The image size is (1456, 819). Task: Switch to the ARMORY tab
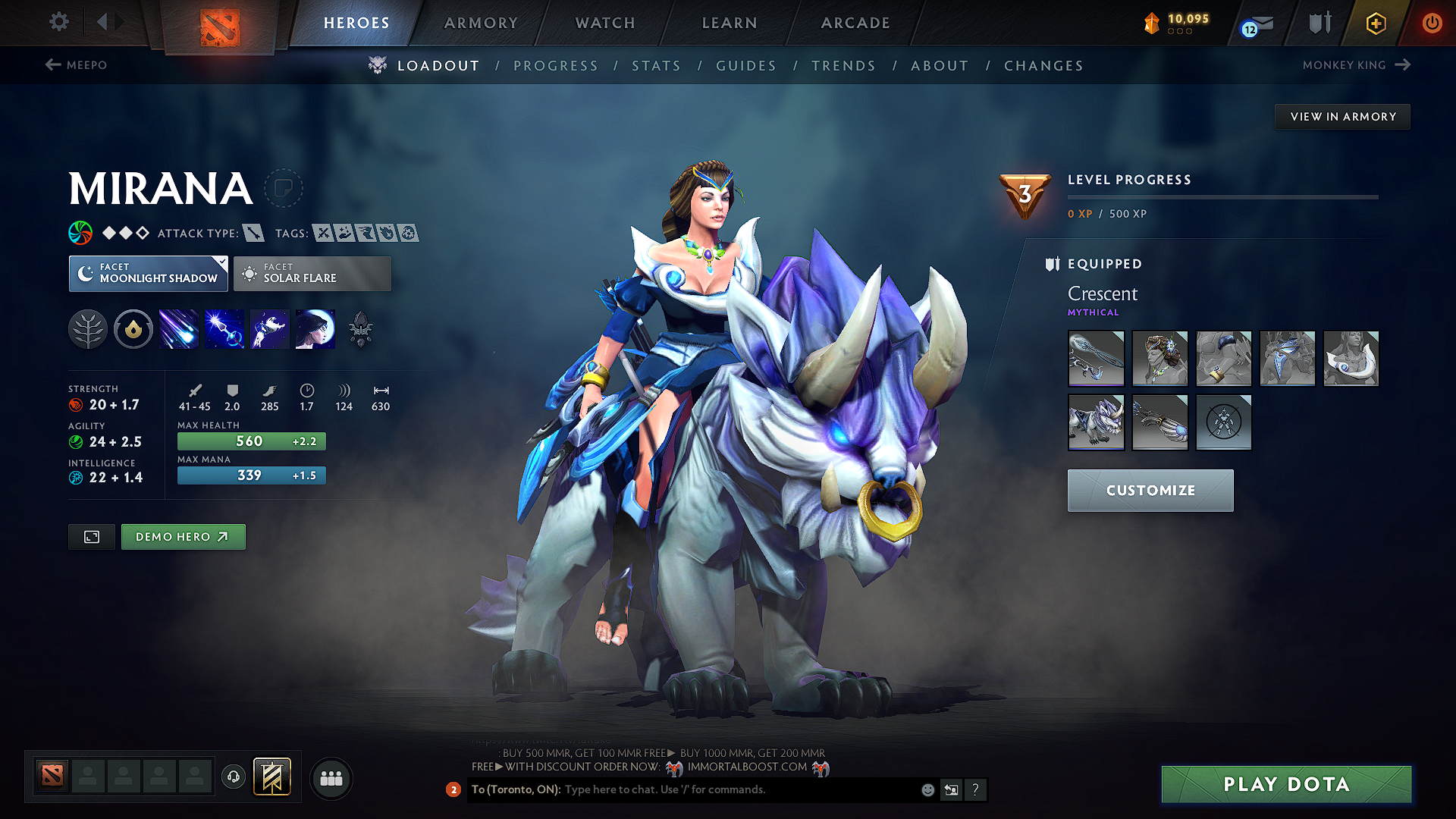[481, 23]
